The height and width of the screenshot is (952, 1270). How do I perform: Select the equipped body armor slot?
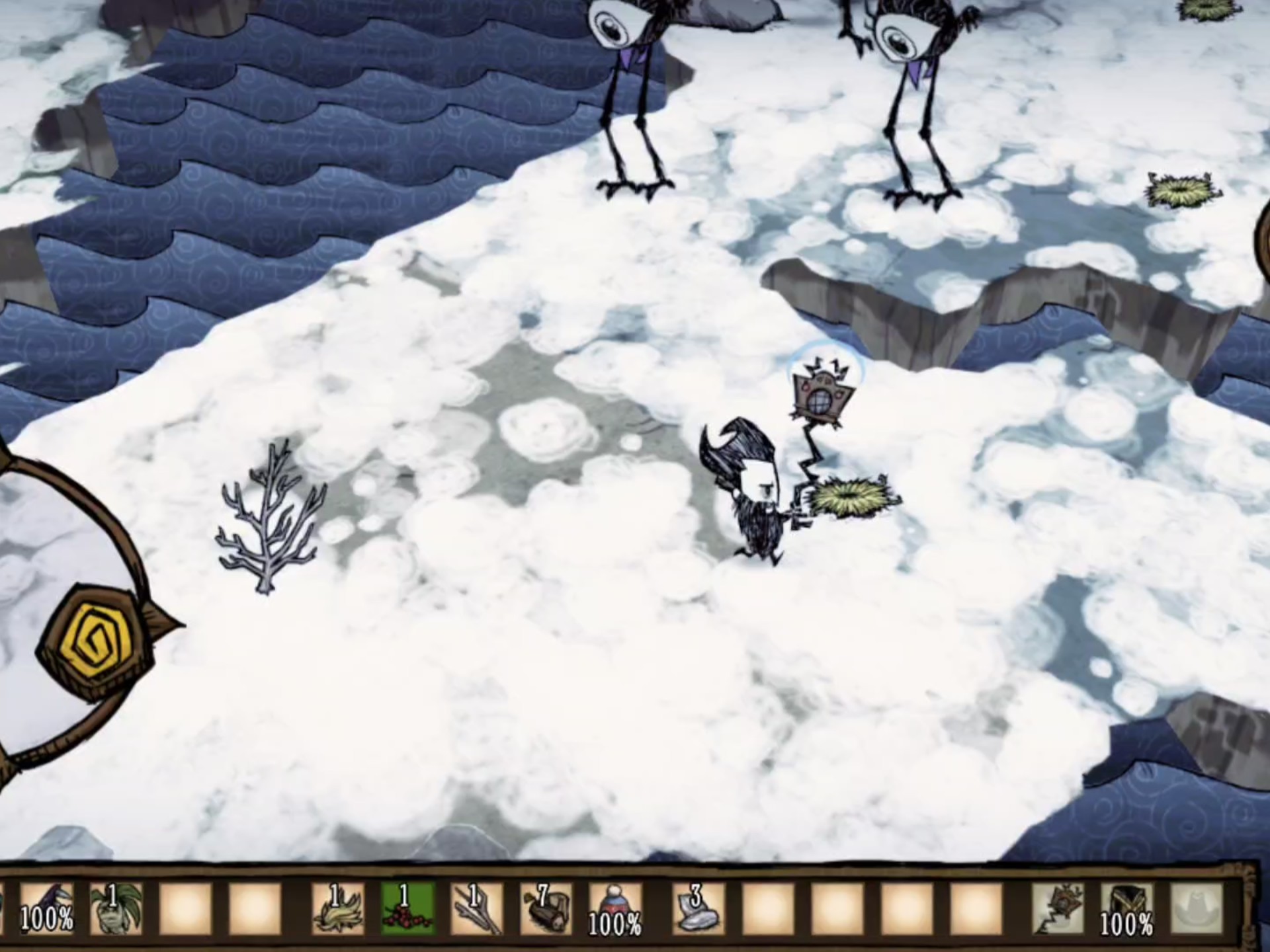point(1126,908)
